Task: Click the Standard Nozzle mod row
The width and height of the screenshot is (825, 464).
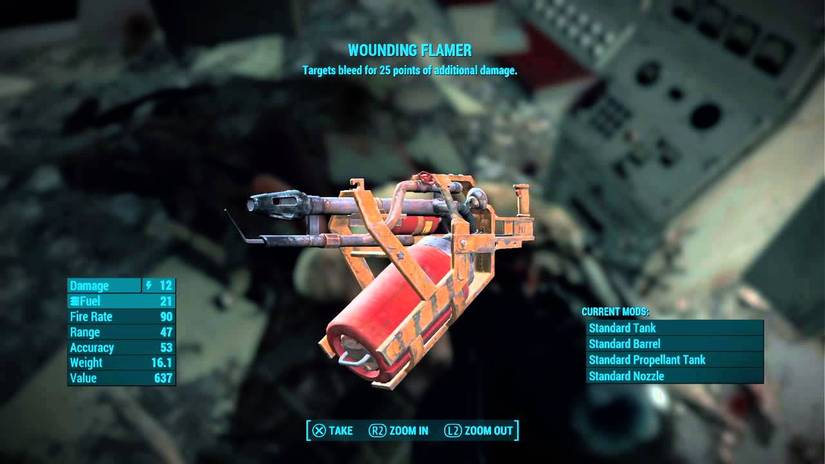Action: point(673,376)
